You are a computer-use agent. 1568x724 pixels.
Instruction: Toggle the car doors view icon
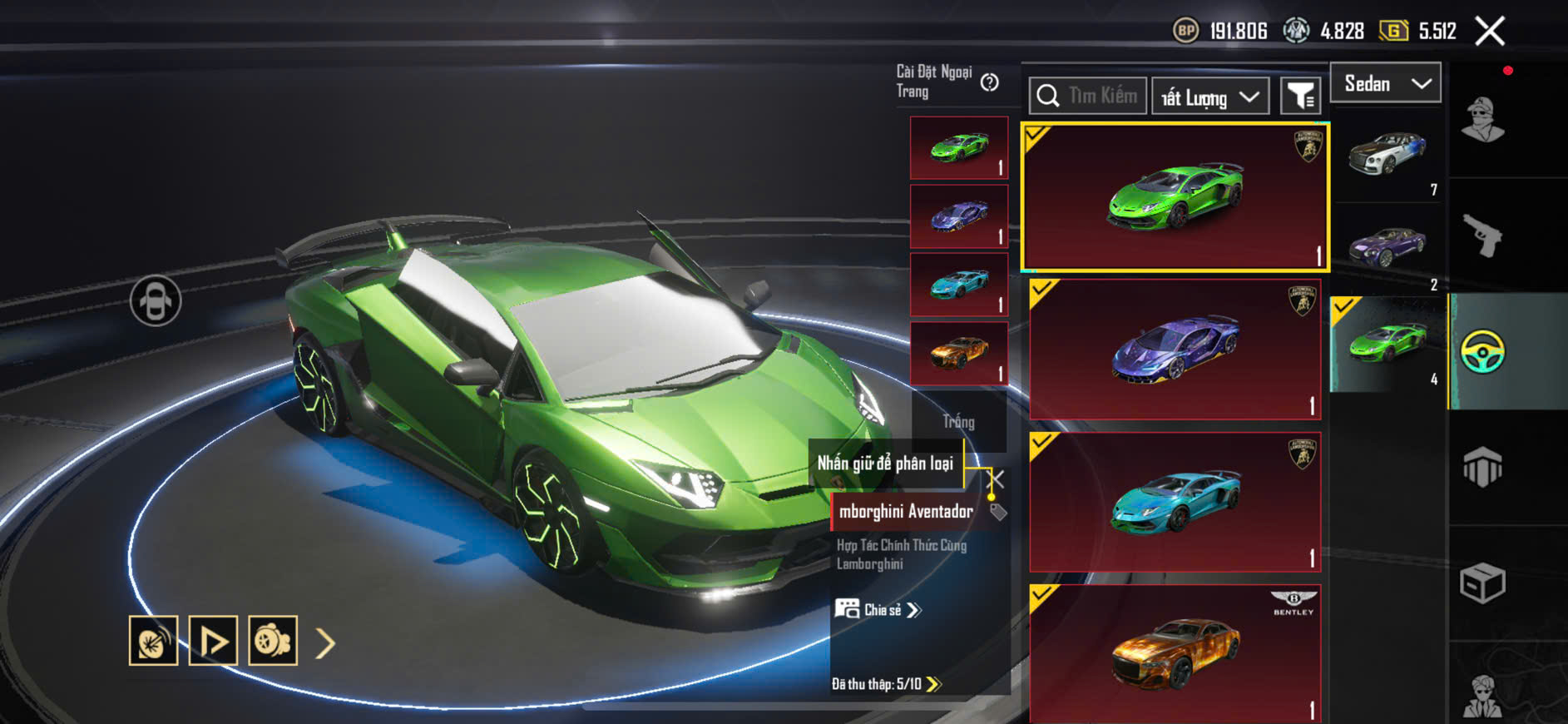[156, 300]
